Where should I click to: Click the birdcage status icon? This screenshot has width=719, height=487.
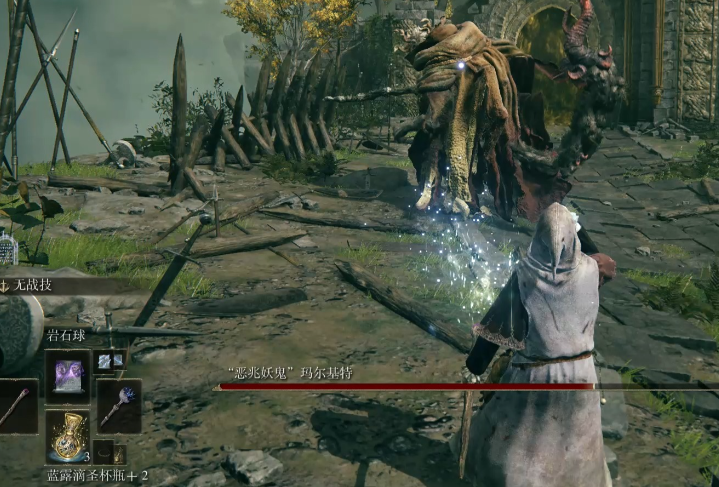8,249
